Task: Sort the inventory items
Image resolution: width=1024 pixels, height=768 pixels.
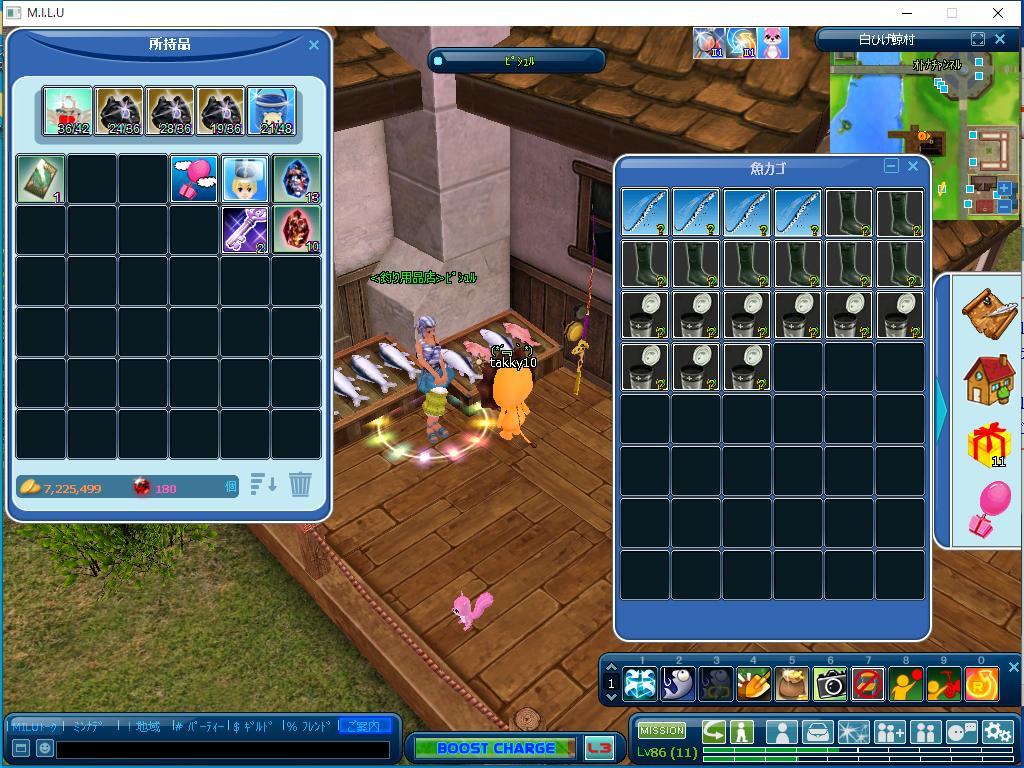Action: pyautogui.click(x=263, y=485)
